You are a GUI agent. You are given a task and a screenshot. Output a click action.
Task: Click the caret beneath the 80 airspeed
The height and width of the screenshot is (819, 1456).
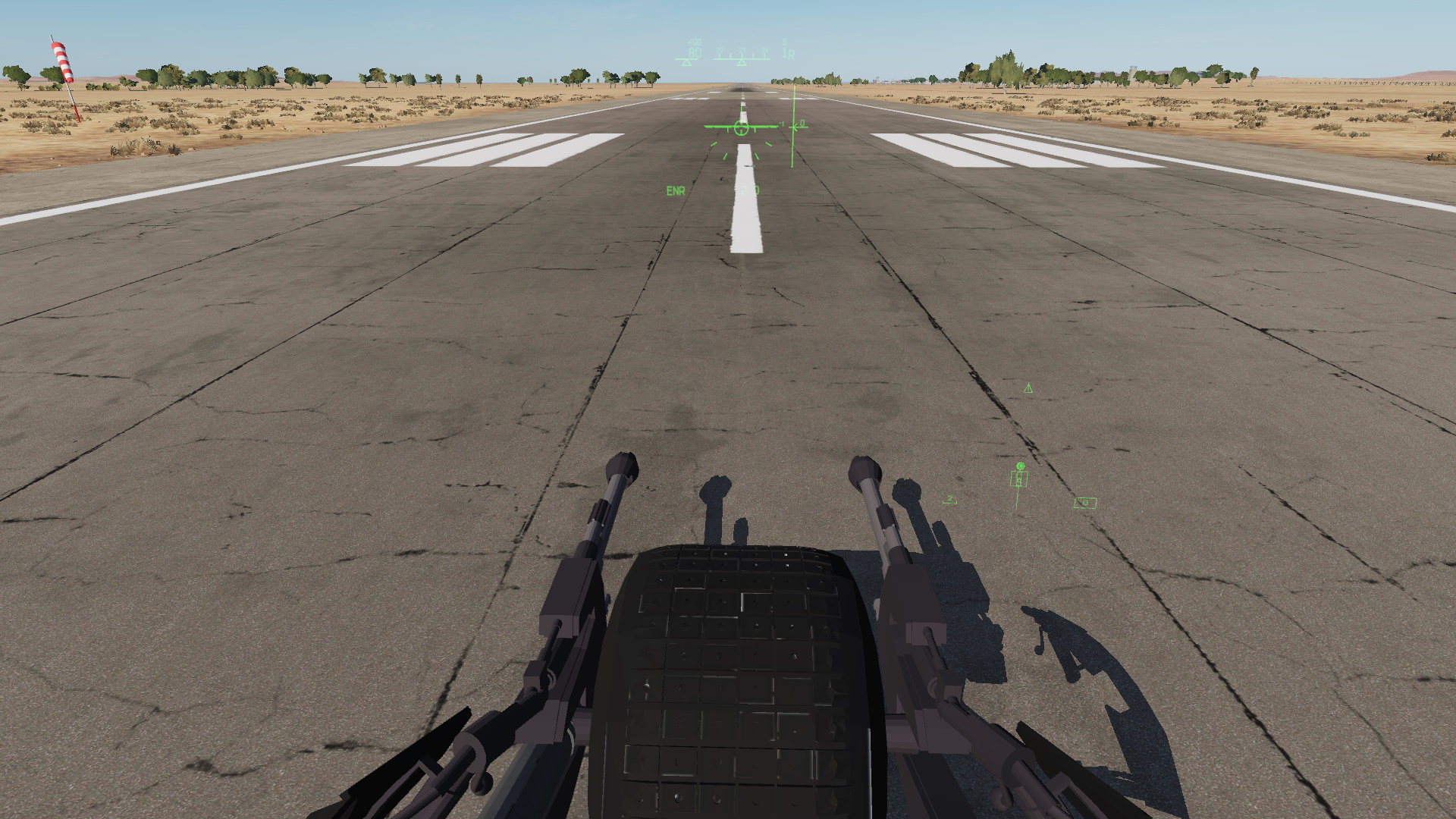pyautogui.click(x=688, y=61)
